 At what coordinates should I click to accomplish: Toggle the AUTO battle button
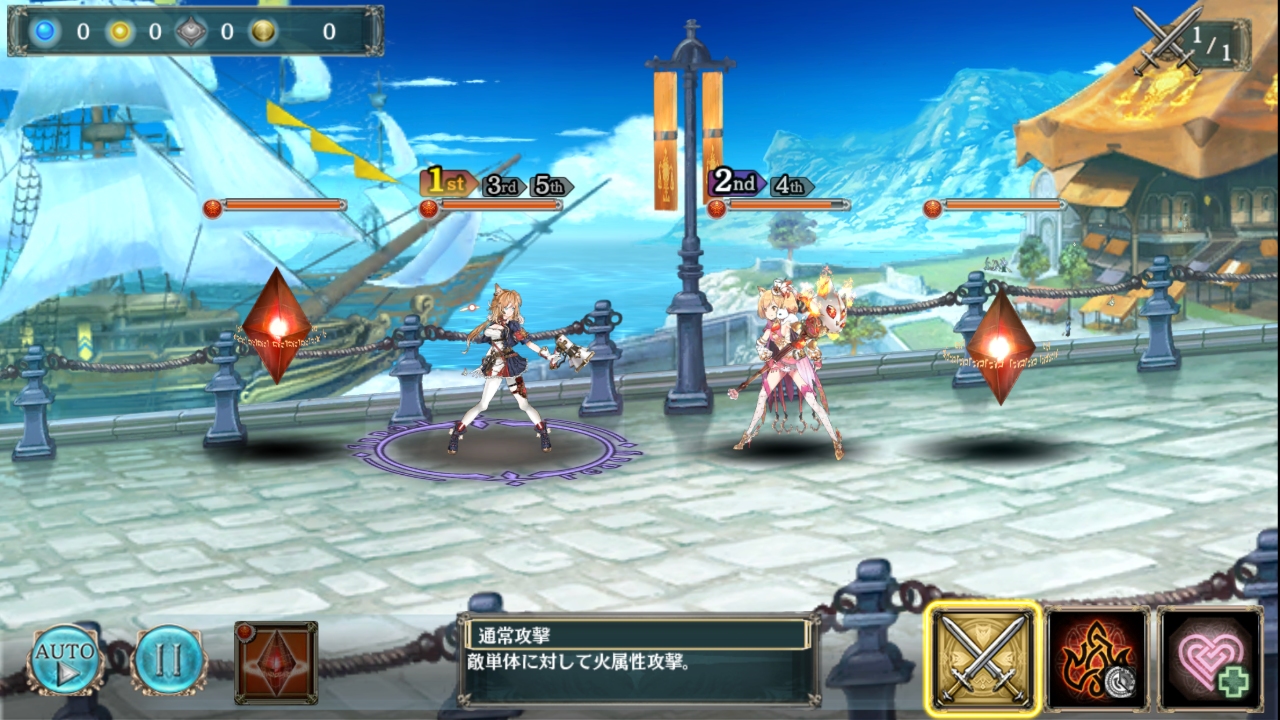pyautogui.click(x=66, y=659)
